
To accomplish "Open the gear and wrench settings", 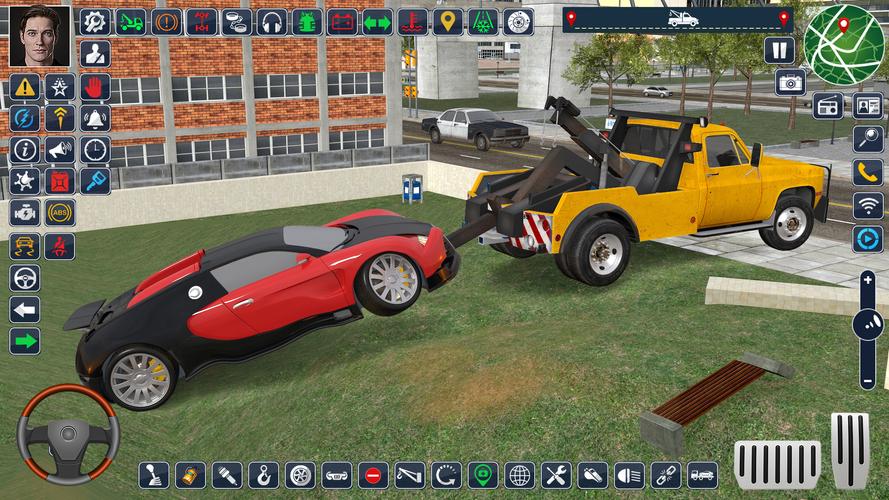I will pos(94,22).
